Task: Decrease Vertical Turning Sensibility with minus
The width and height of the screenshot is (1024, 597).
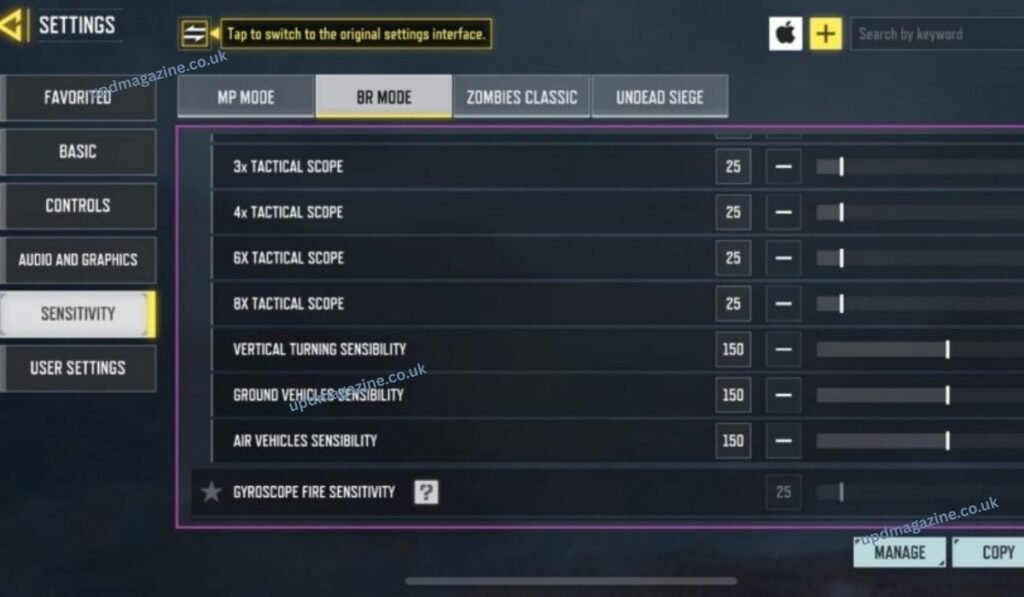Action: pyautogui.click(x=783, y=350)
